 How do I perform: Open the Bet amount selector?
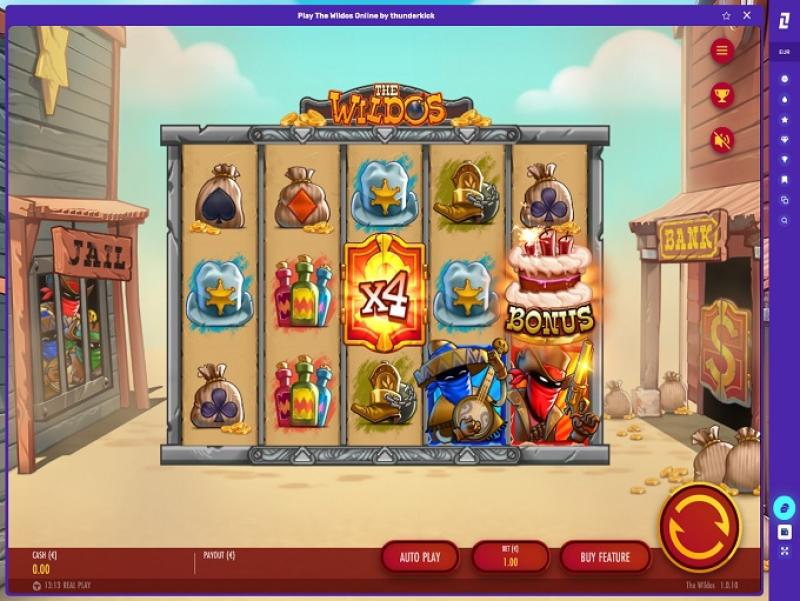(510, 557)
